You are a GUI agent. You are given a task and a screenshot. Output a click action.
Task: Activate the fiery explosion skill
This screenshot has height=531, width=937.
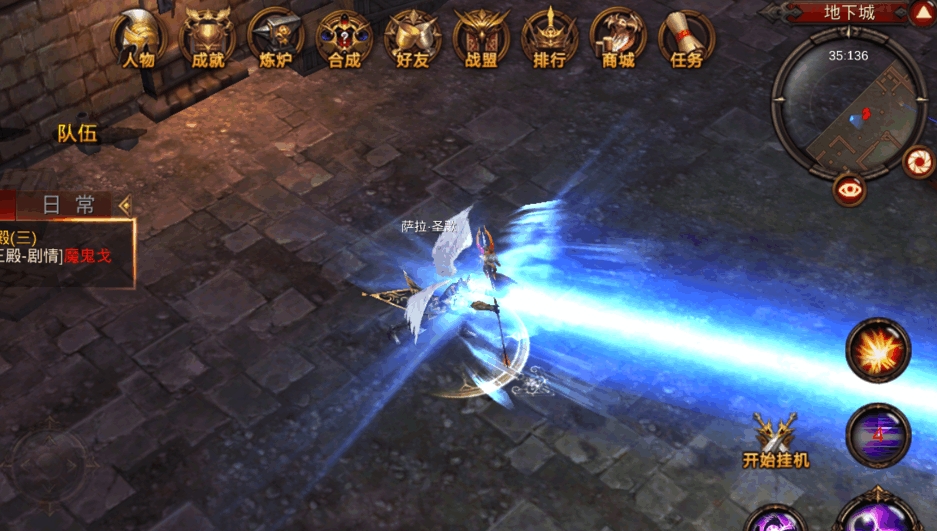tap(878, 350)
